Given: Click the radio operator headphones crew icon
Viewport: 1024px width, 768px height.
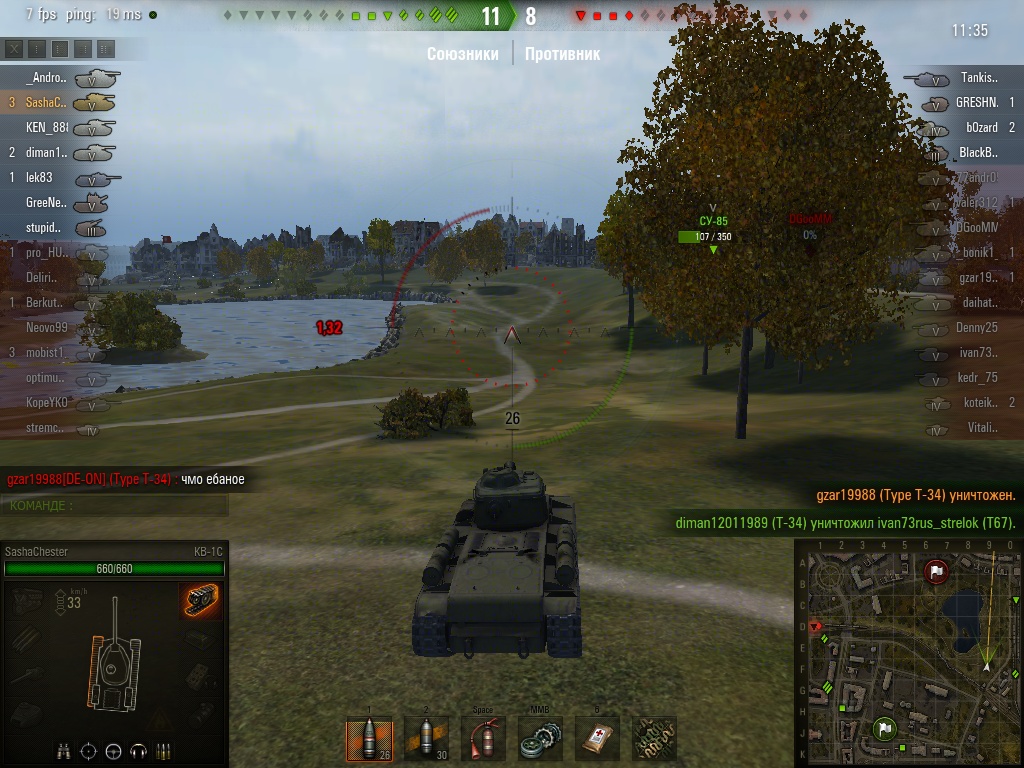Looking at the screenshot, I should click(x=137, y=750).
